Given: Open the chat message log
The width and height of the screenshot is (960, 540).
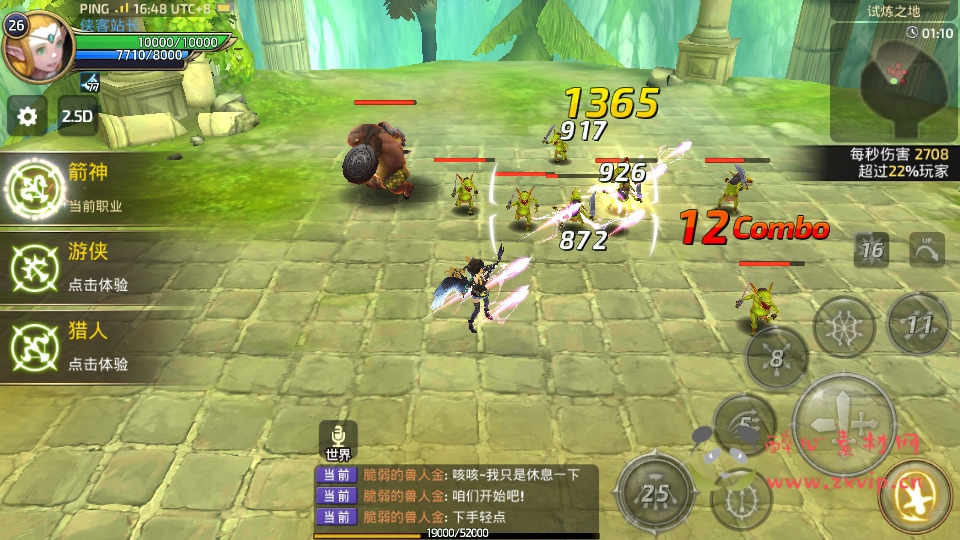Looking at the screenshot, I should (455, 496).
